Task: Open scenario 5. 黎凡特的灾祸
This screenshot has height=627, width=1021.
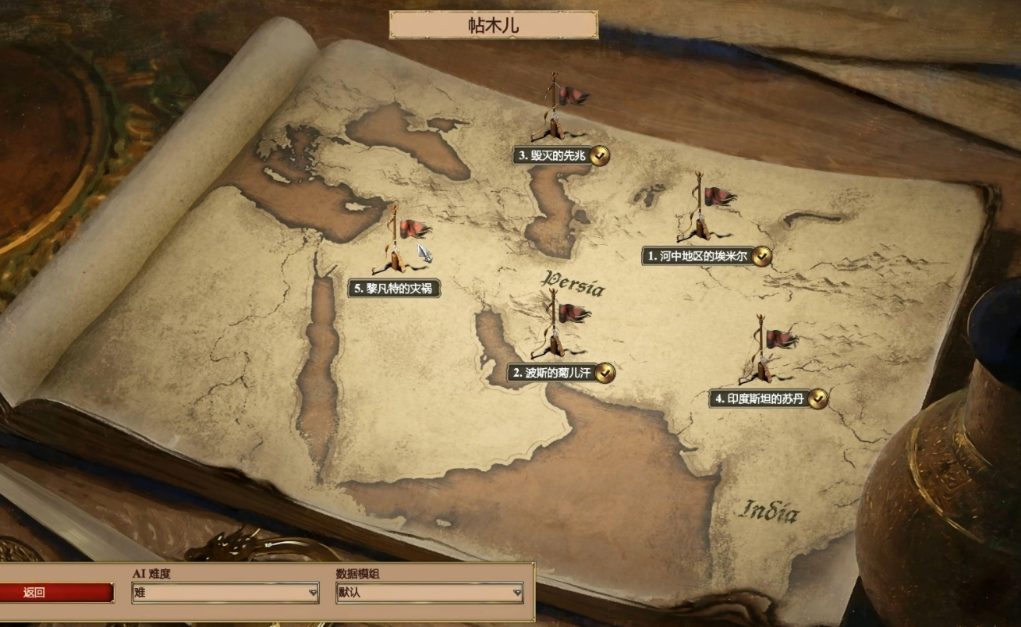Action: tap(394, 288)
